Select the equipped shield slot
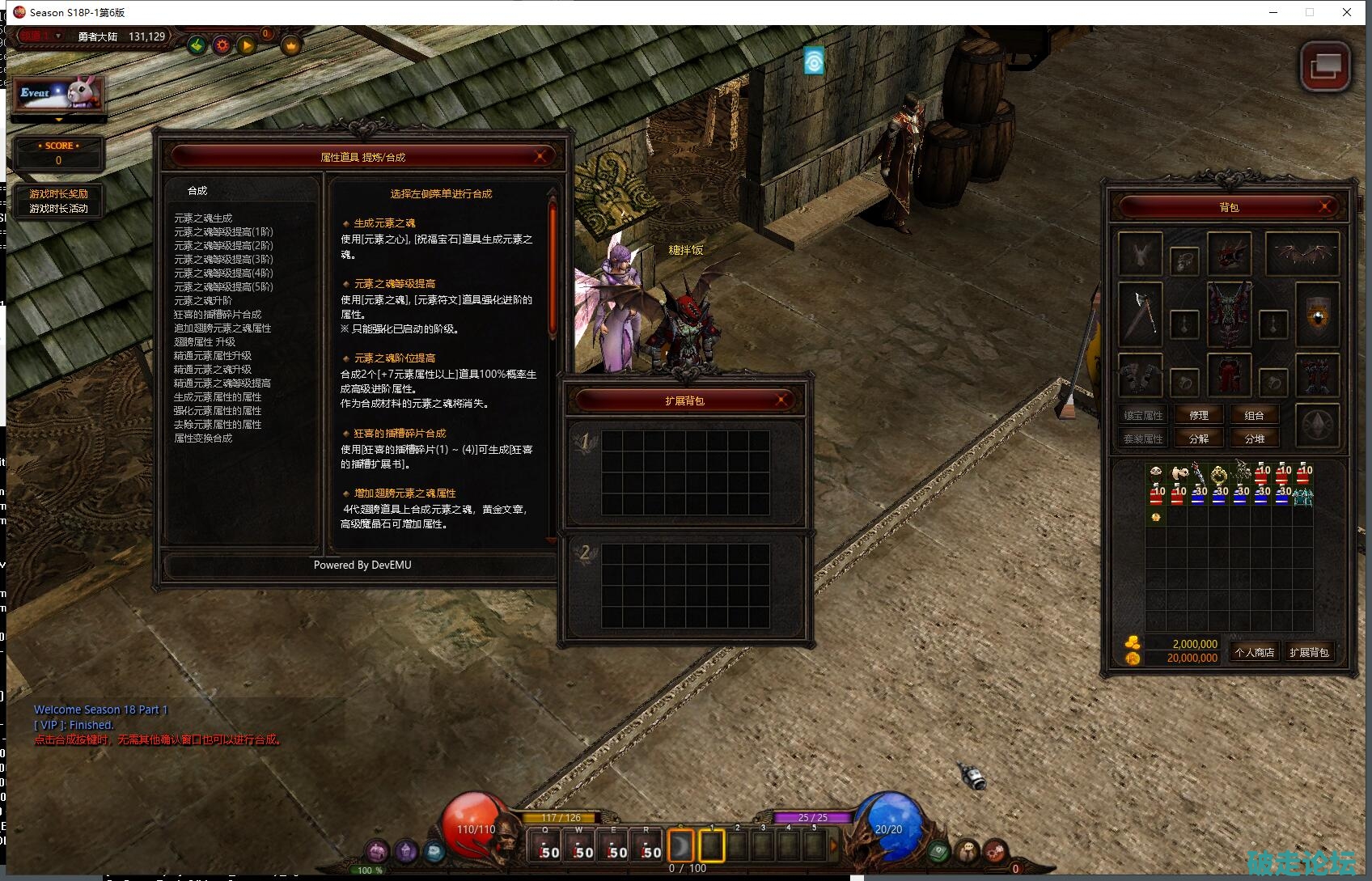1372x881 pixels. click(x=1317, y=314)
